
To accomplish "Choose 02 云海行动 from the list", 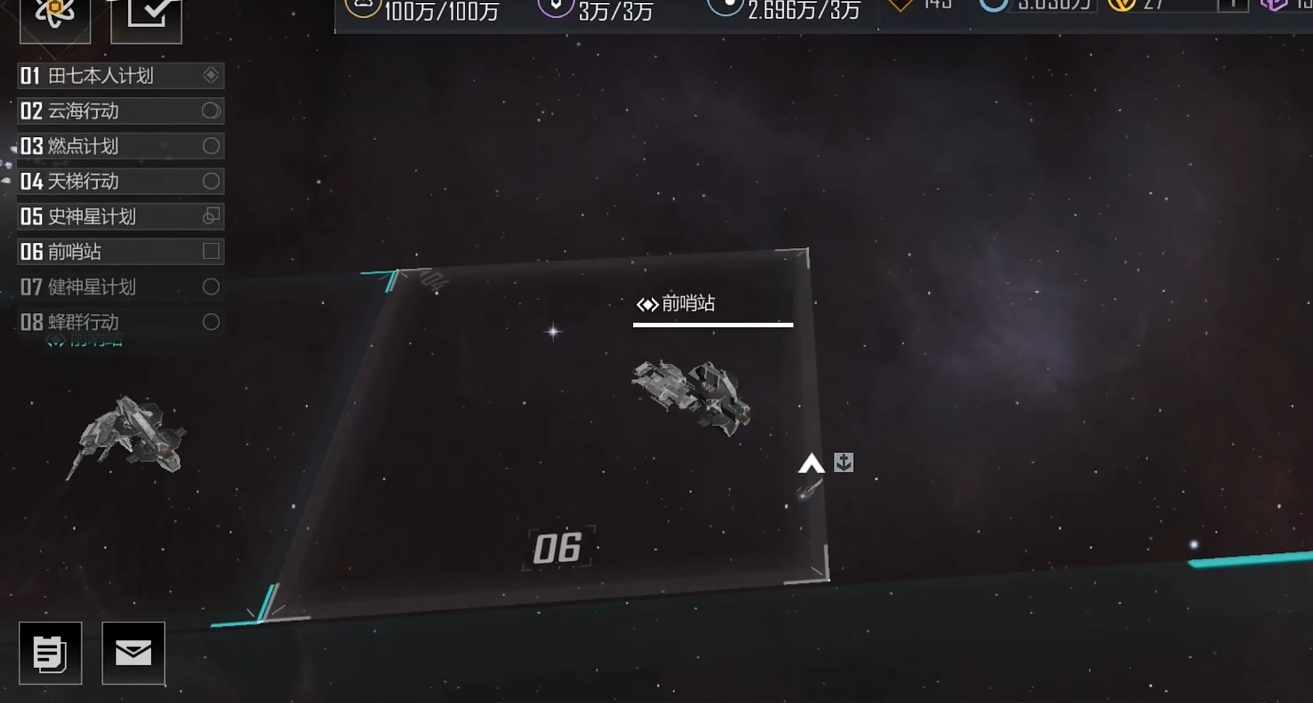I will point(120,111).
